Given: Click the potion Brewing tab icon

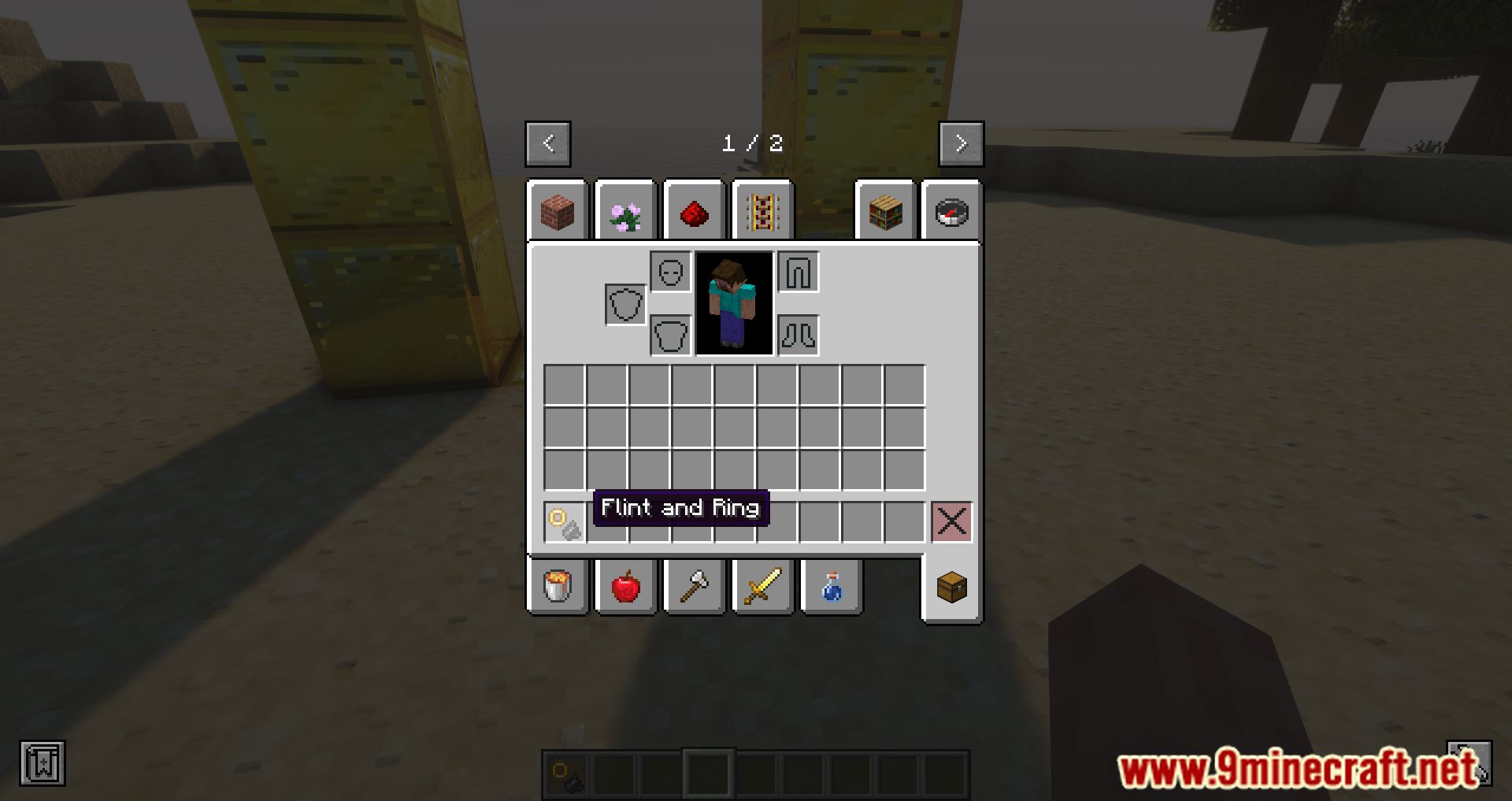Looking at the screenshot, I should (x=830, y=585).
